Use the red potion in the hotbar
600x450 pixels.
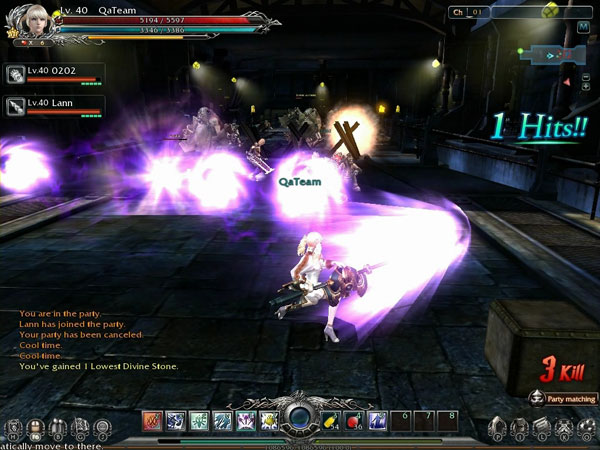pos(353,421)
